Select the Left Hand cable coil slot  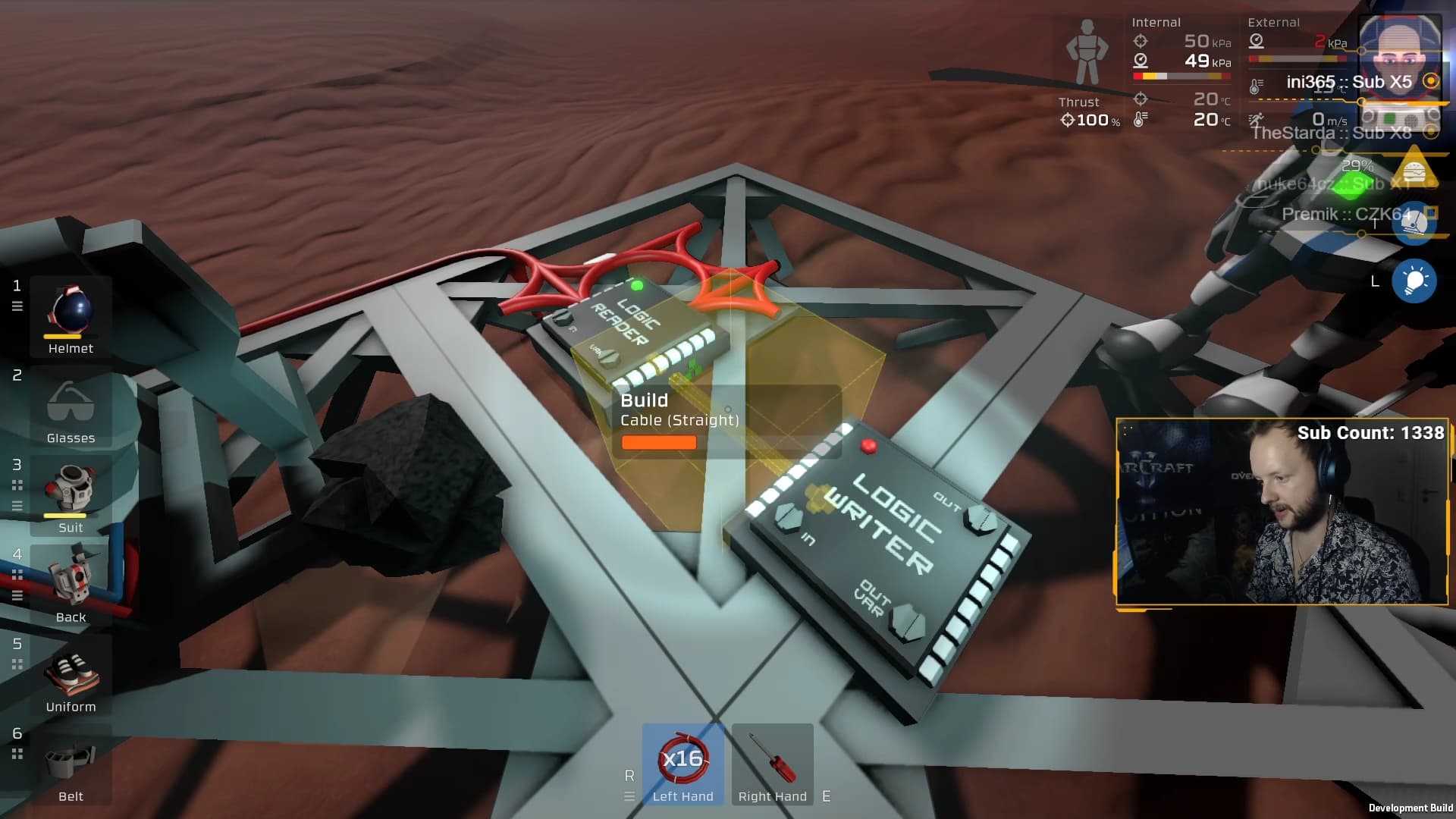point(682,763)
